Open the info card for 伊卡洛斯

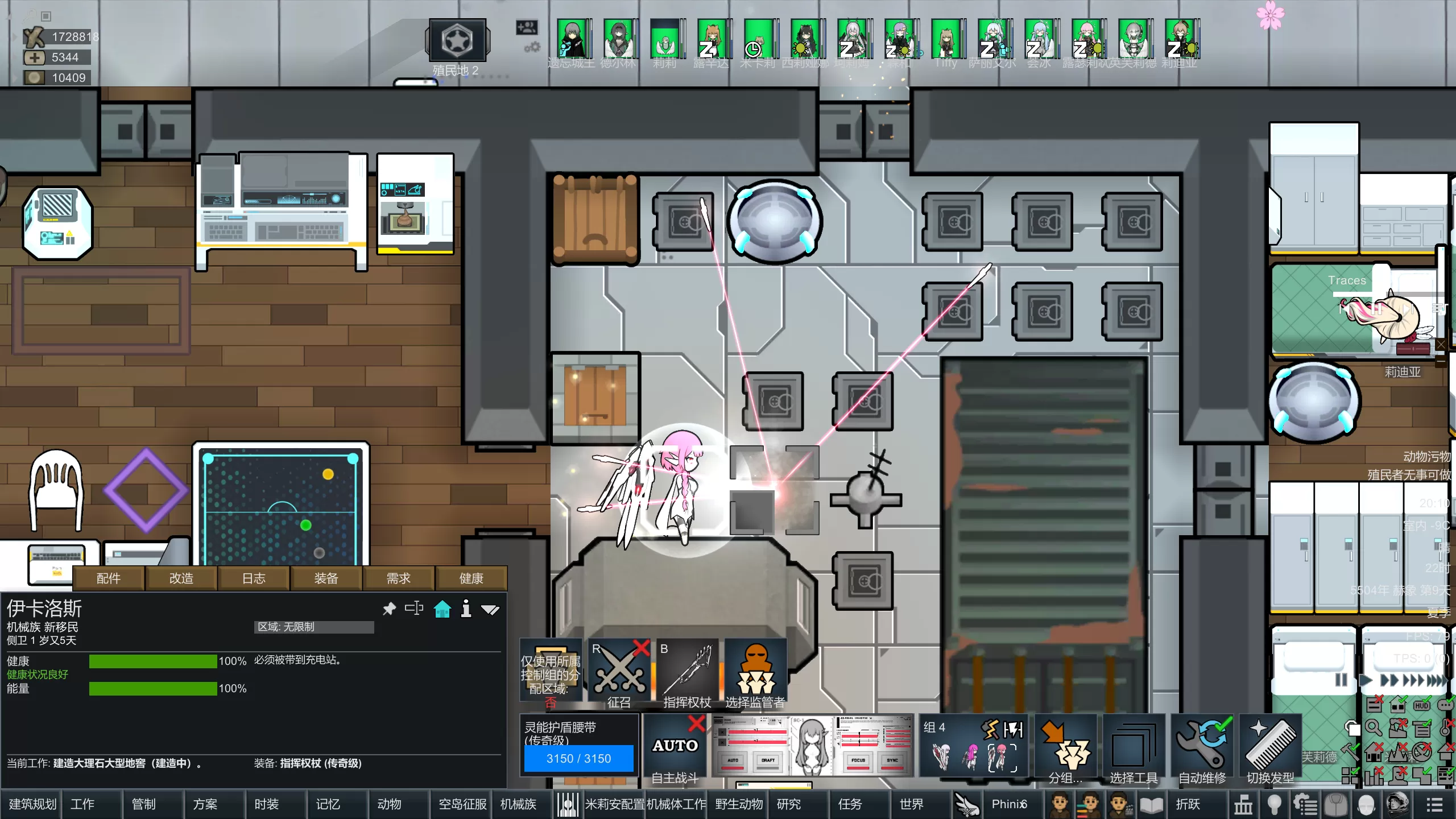pos(466,609)
